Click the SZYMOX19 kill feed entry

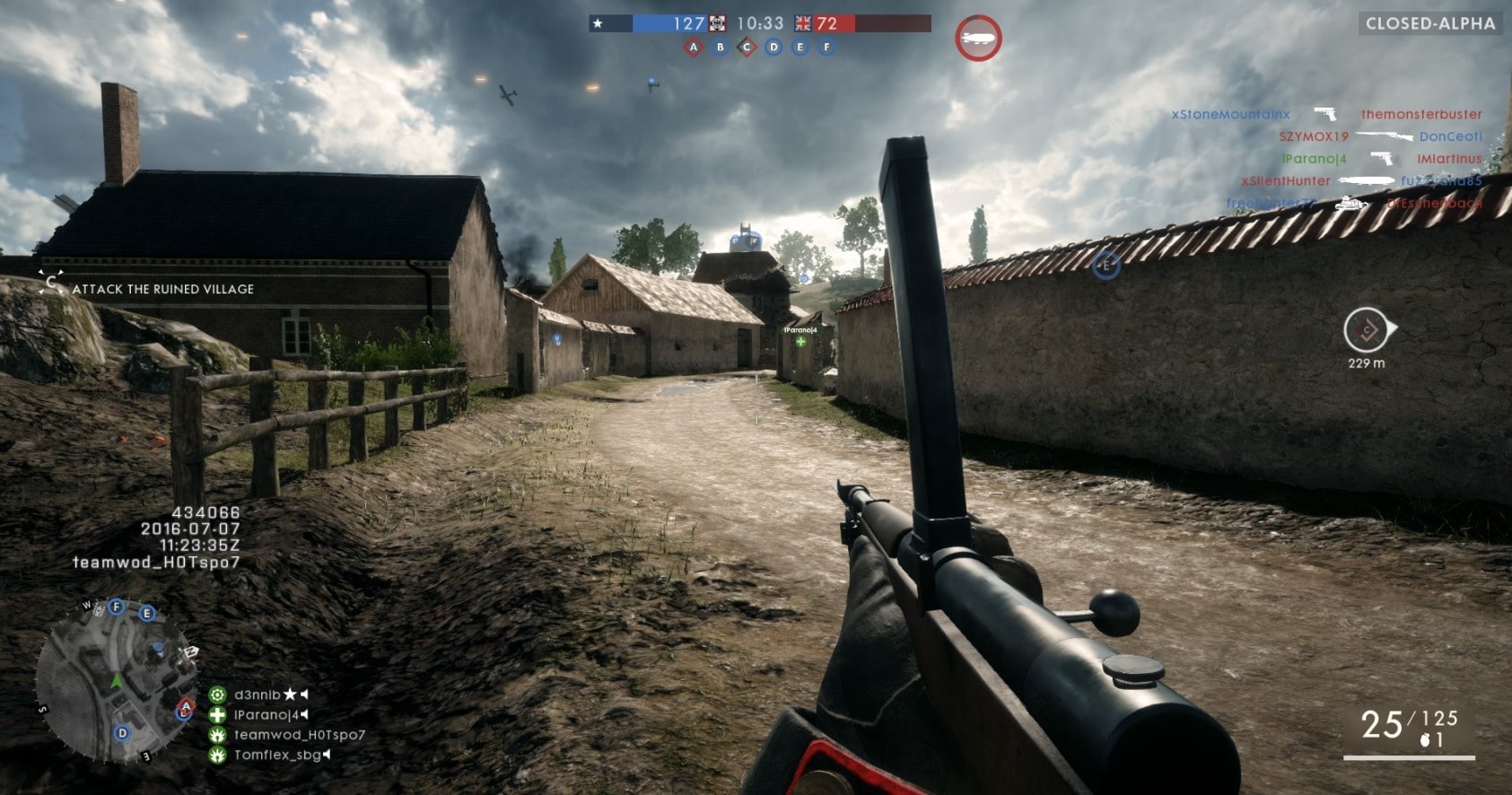pos(1314,137)
